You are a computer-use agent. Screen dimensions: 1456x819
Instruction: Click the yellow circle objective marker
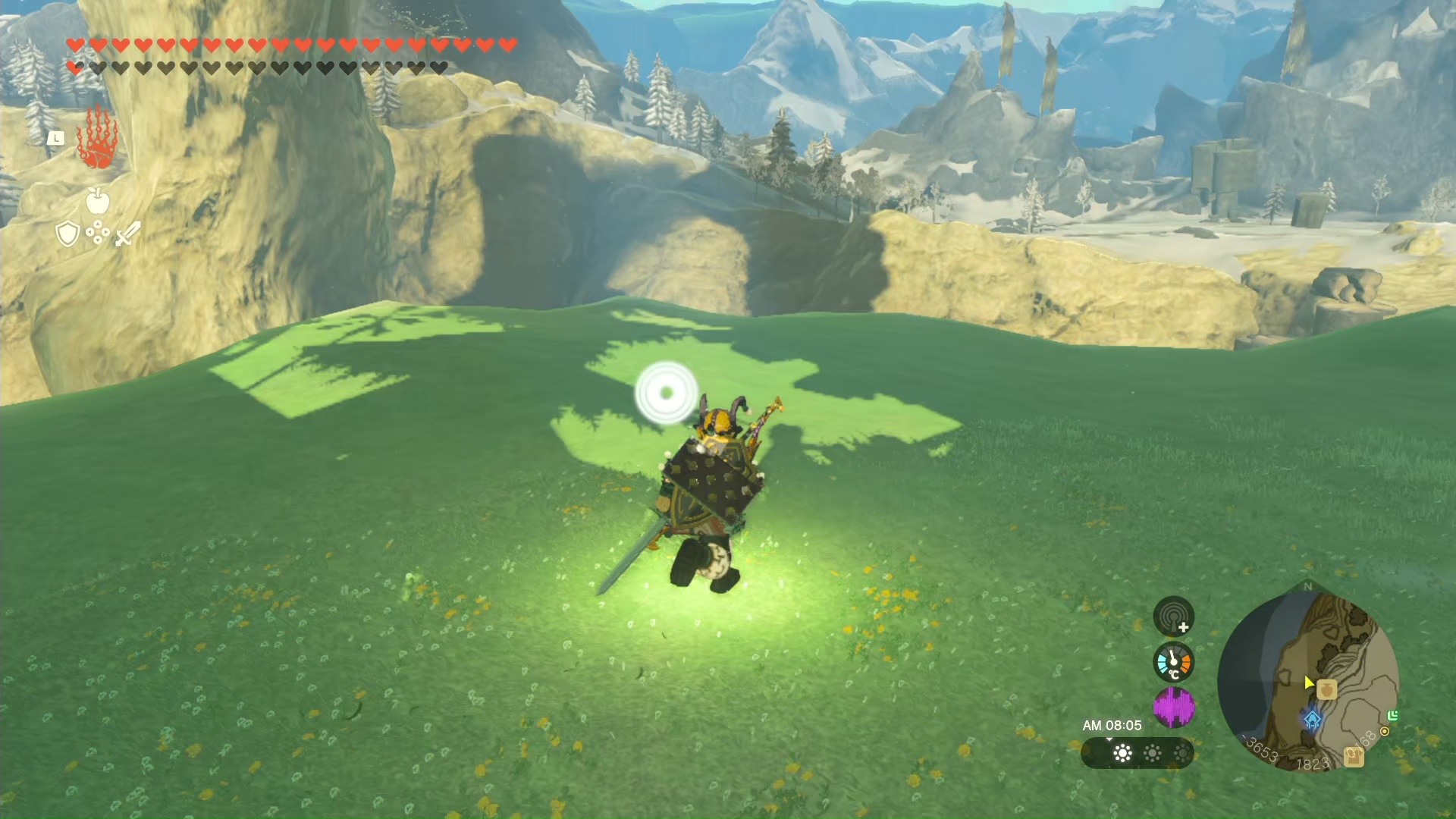[x=1385, y=731]
